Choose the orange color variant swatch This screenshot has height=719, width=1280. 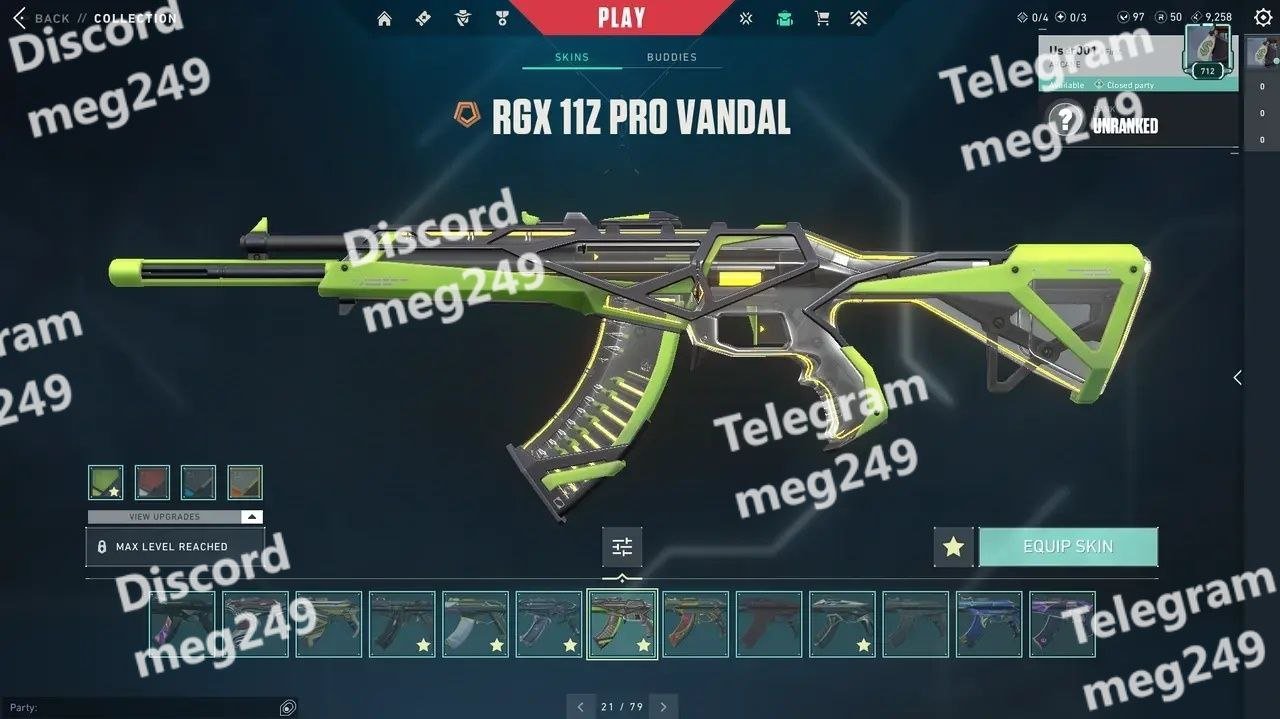[x=245, y=482]
